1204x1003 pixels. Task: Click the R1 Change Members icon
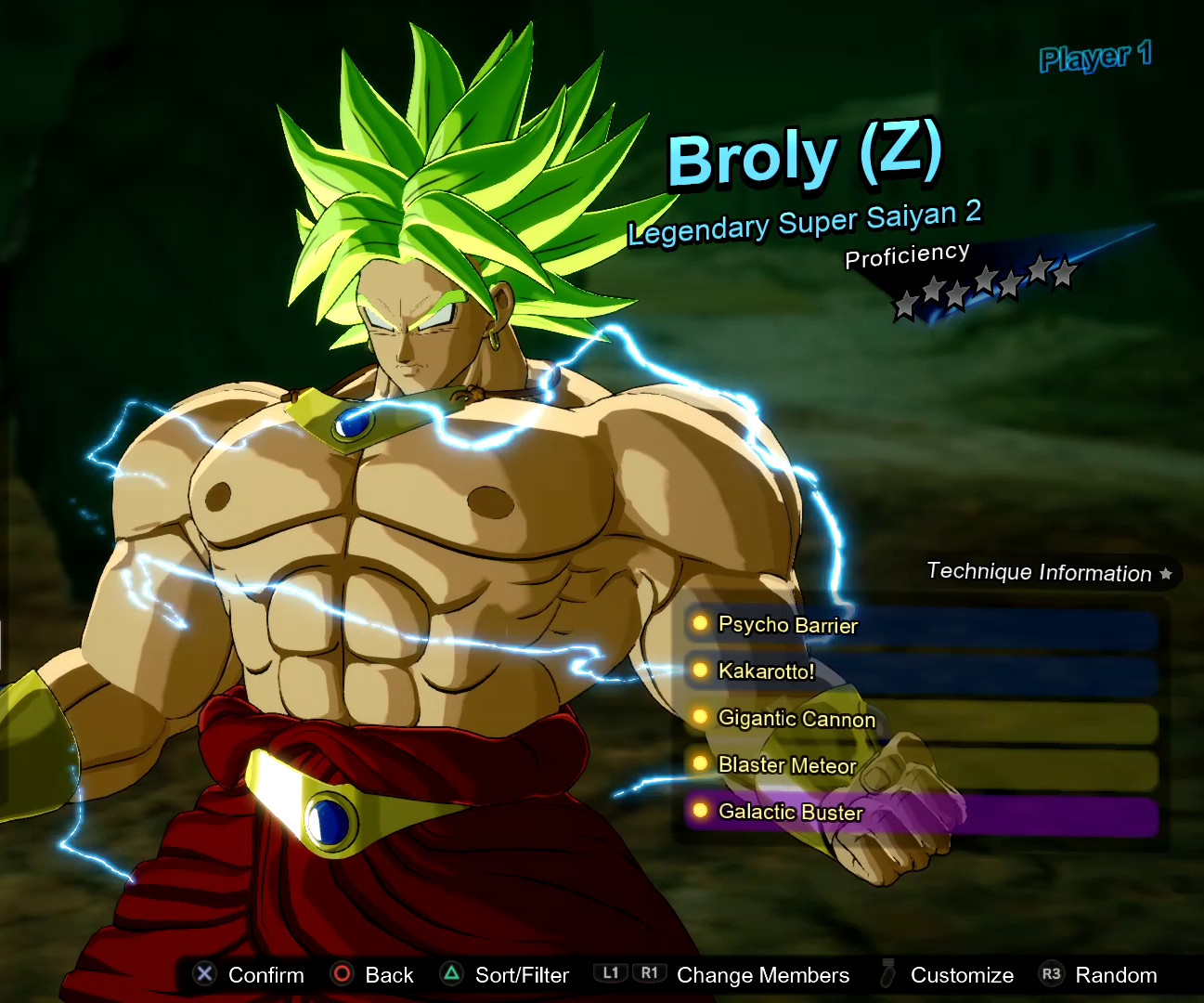pyautogui.click(x=650, y=973)
